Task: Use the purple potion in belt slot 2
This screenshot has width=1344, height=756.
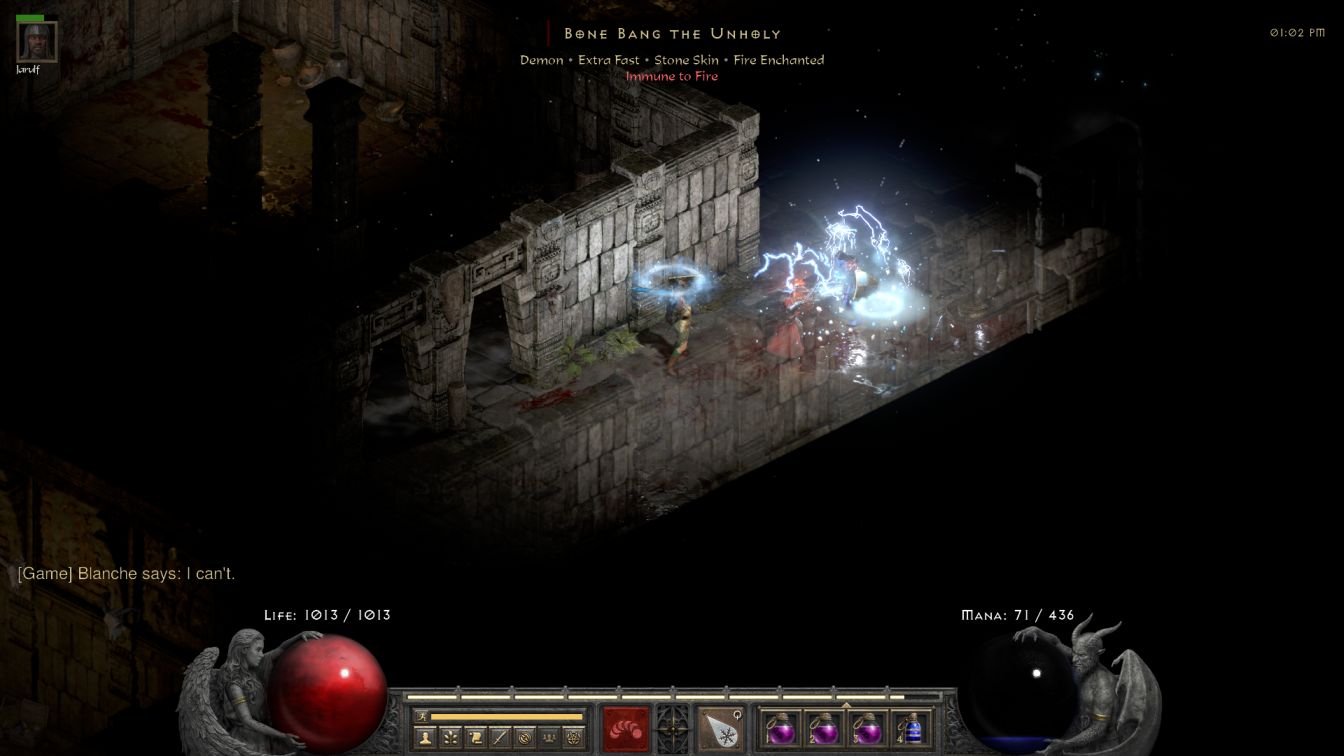Action: pos(824,728)
